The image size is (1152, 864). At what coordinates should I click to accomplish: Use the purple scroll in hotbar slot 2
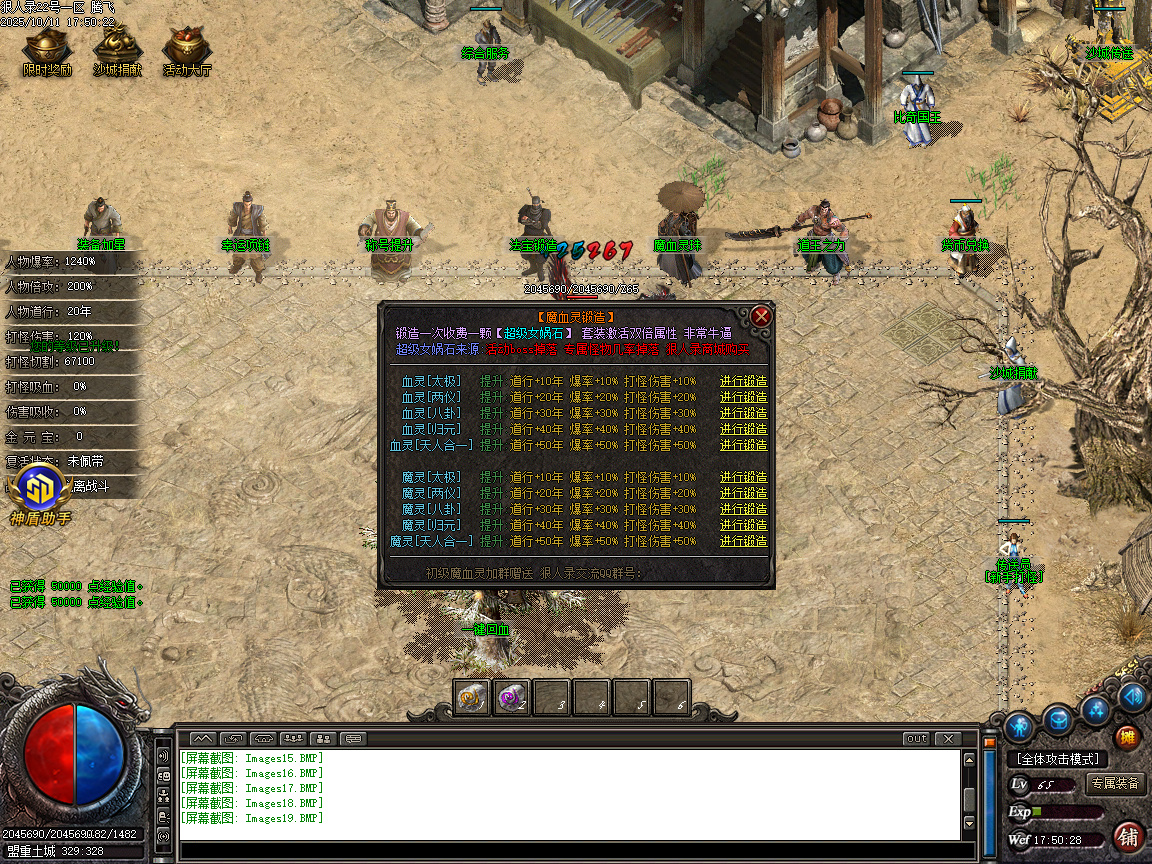pyautogui.click(x=512, y=697)
